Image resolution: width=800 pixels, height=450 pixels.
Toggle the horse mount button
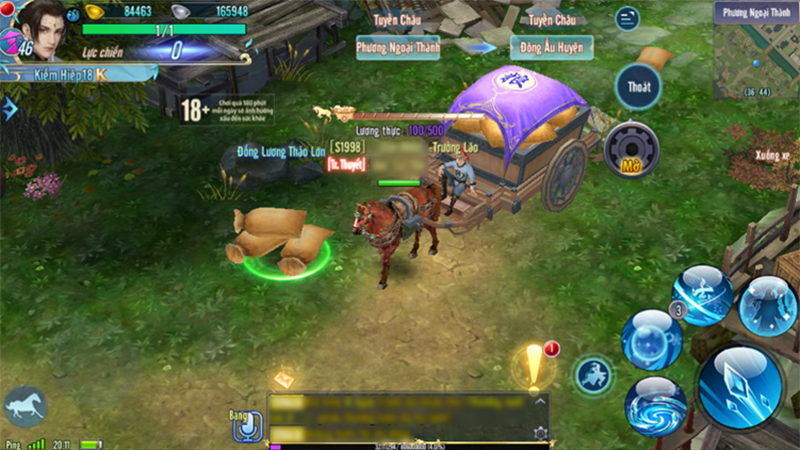pos(24,408)
